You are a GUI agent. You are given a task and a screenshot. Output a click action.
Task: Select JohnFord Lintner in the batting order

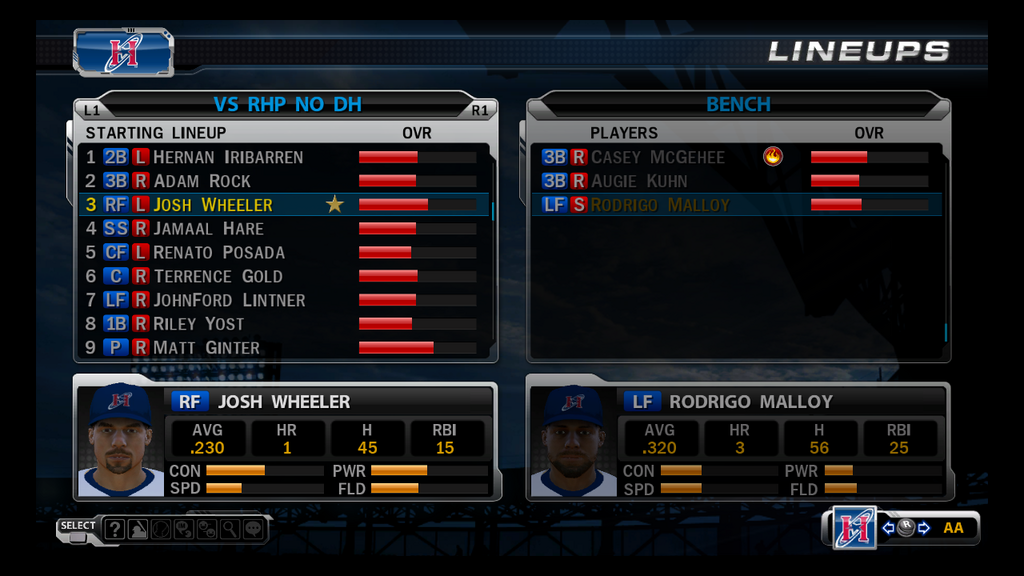(229, 300)
